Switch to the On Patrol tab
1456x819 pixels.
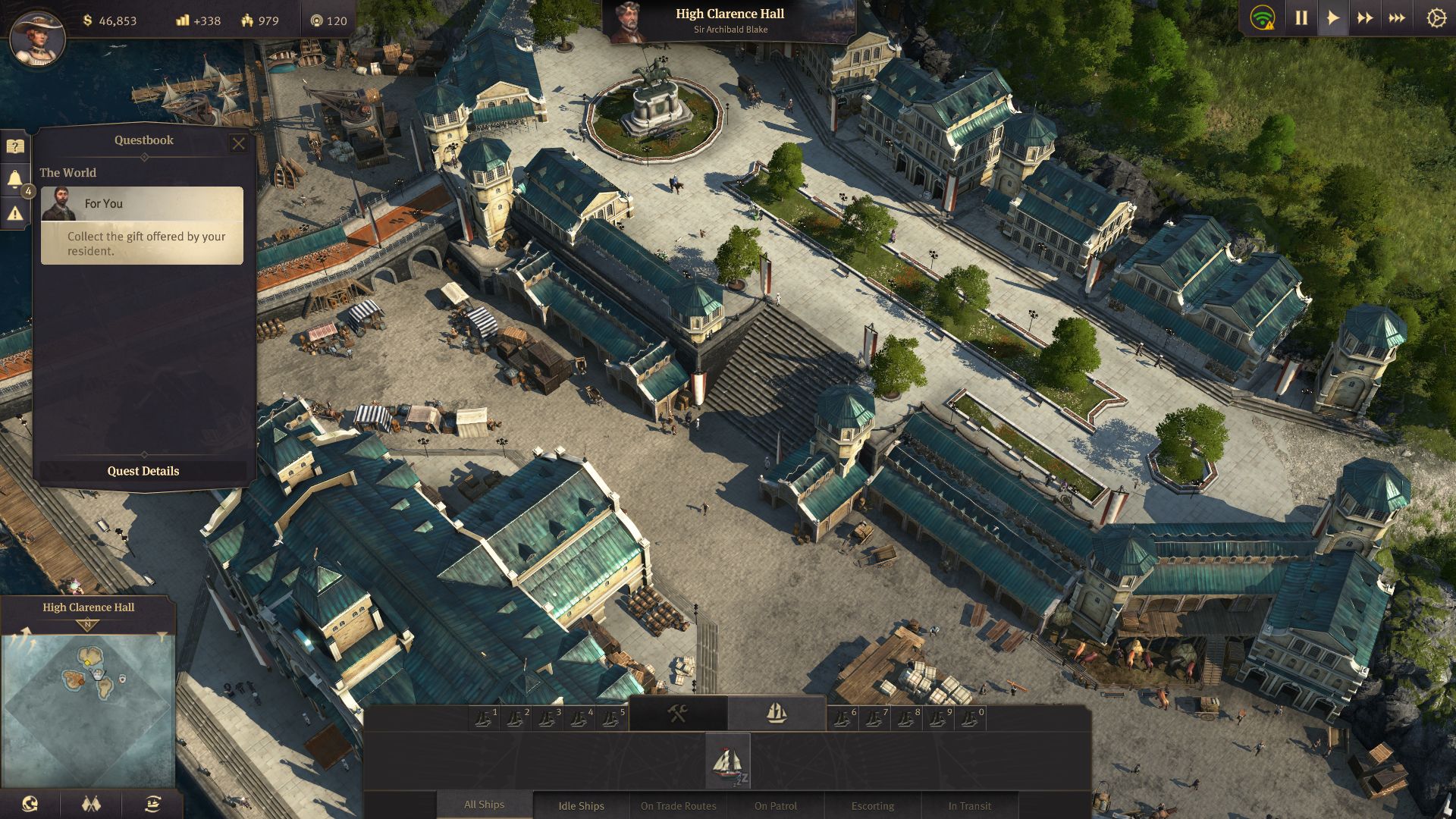click(775, 805)
